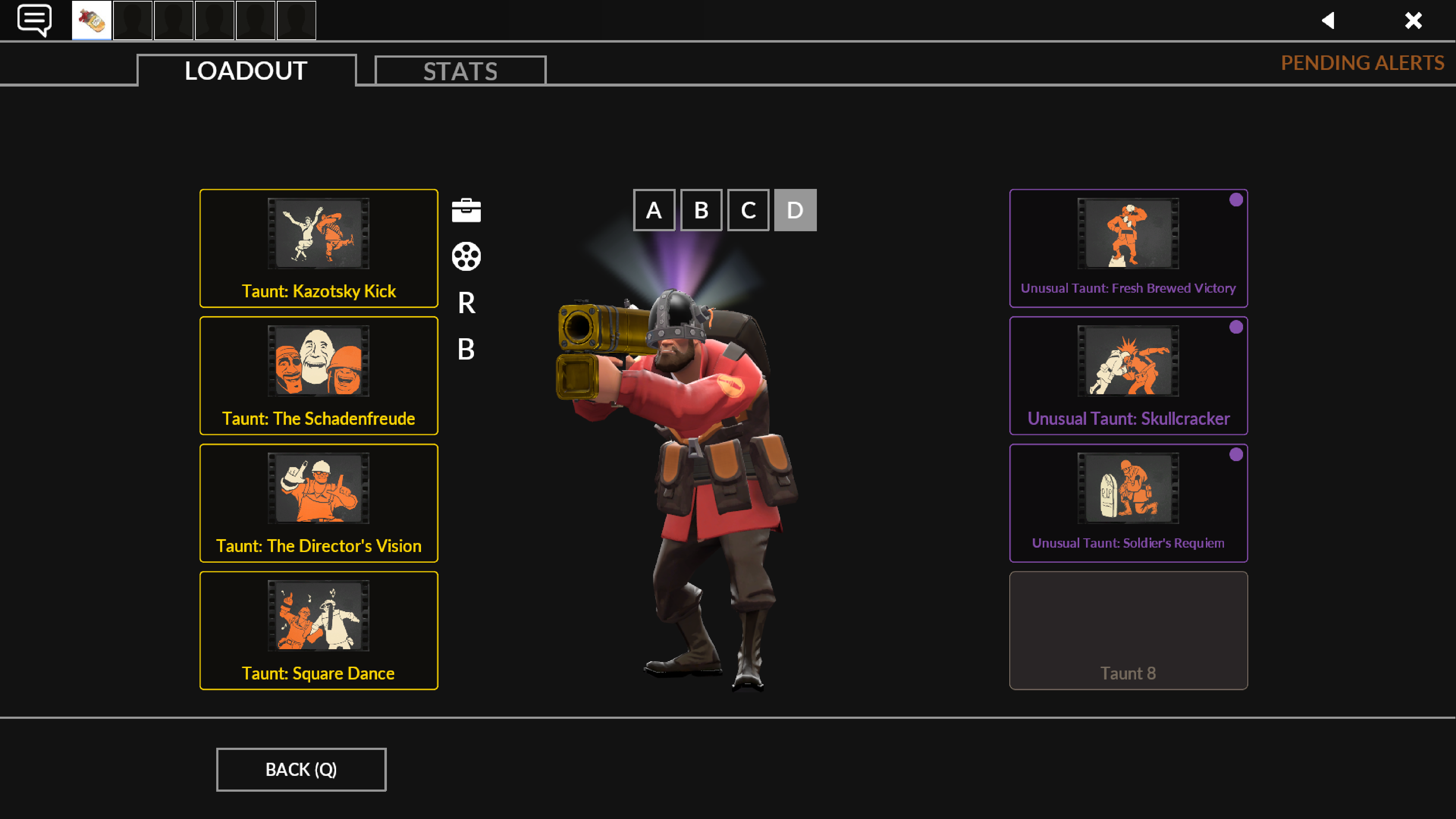Open the text chat icon
This screenshot has height=819, width=1456.
pos(35,20)
